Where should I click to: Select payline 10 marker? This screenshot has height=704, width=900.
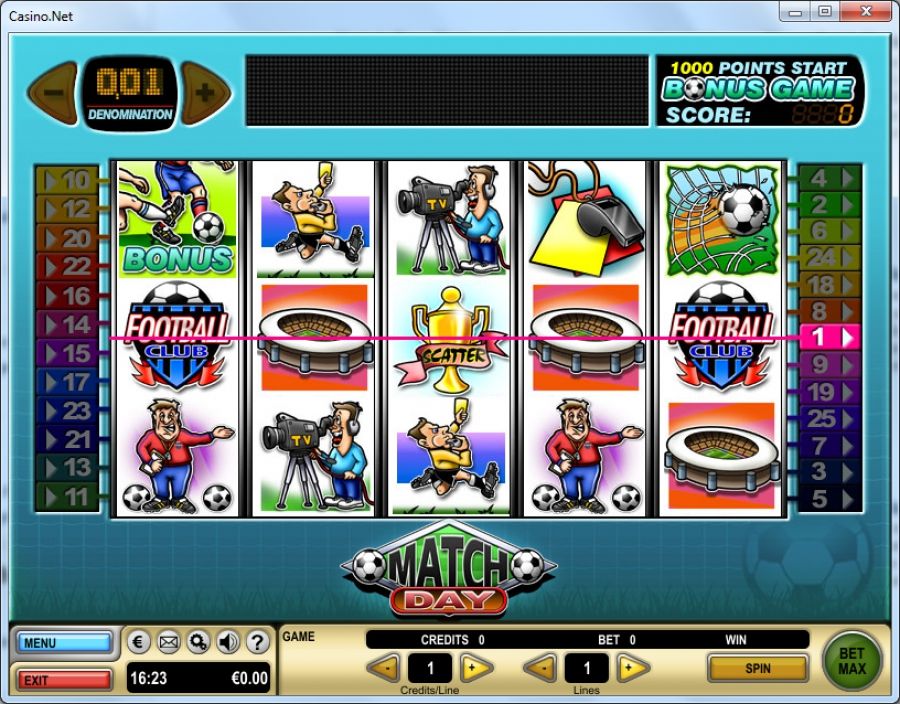pos(67,181)
